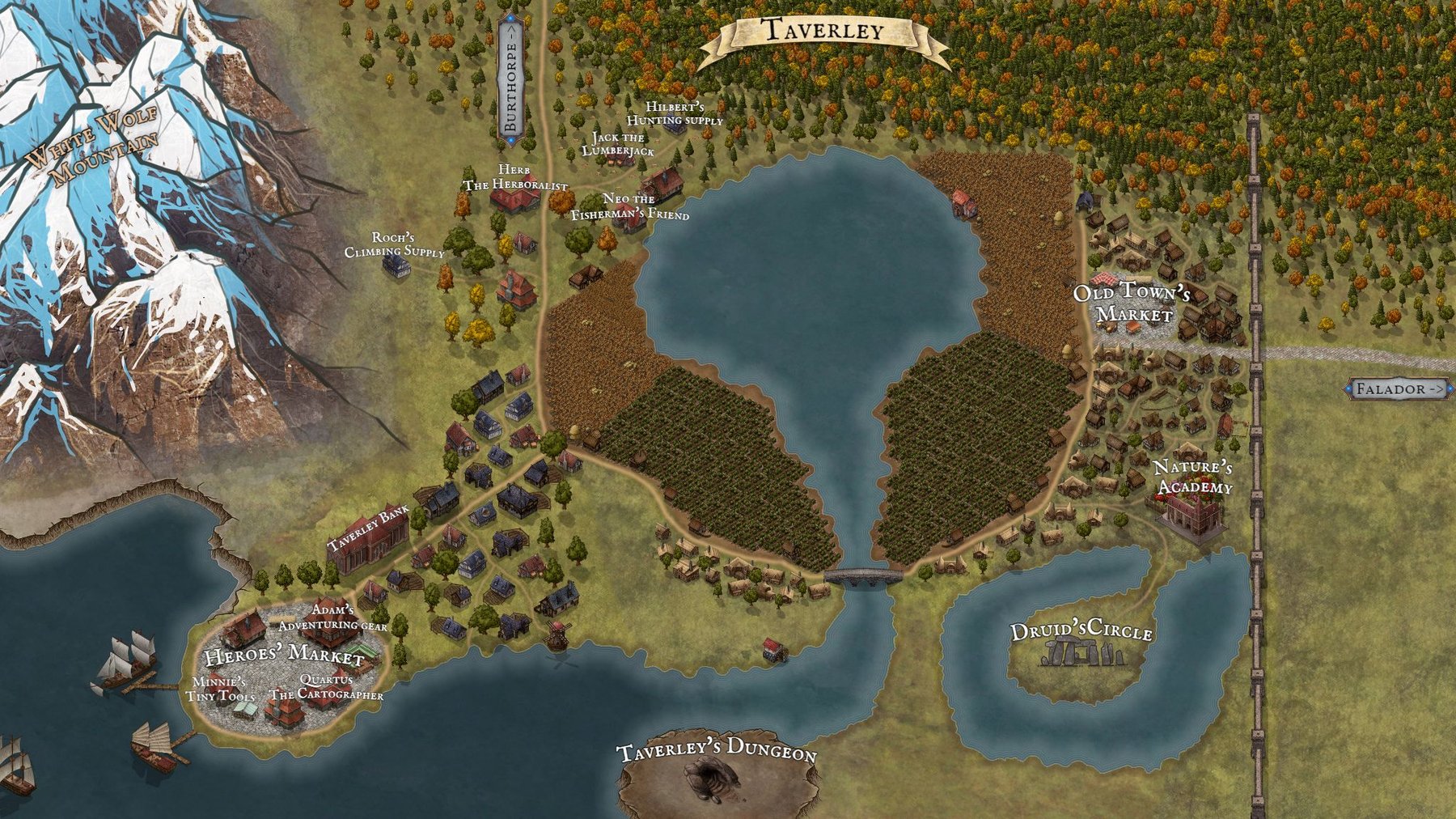Choose Minnie's Tiny Tools label

(219, 690)
